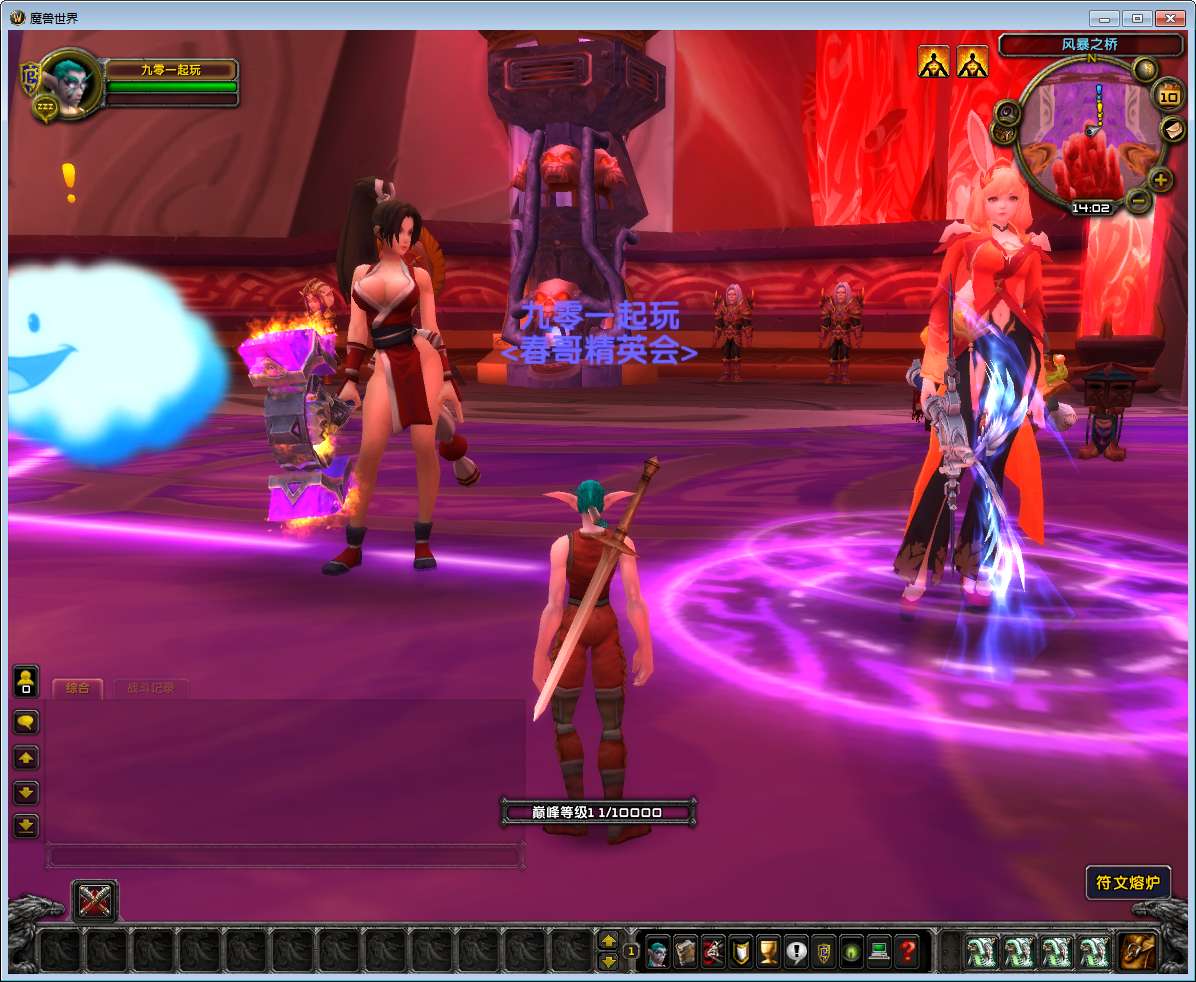Image resolution: width=1196 pixels, height=982 pixels.
Task: Open the calendar button showing 10
Action: tap(1168, 97)
